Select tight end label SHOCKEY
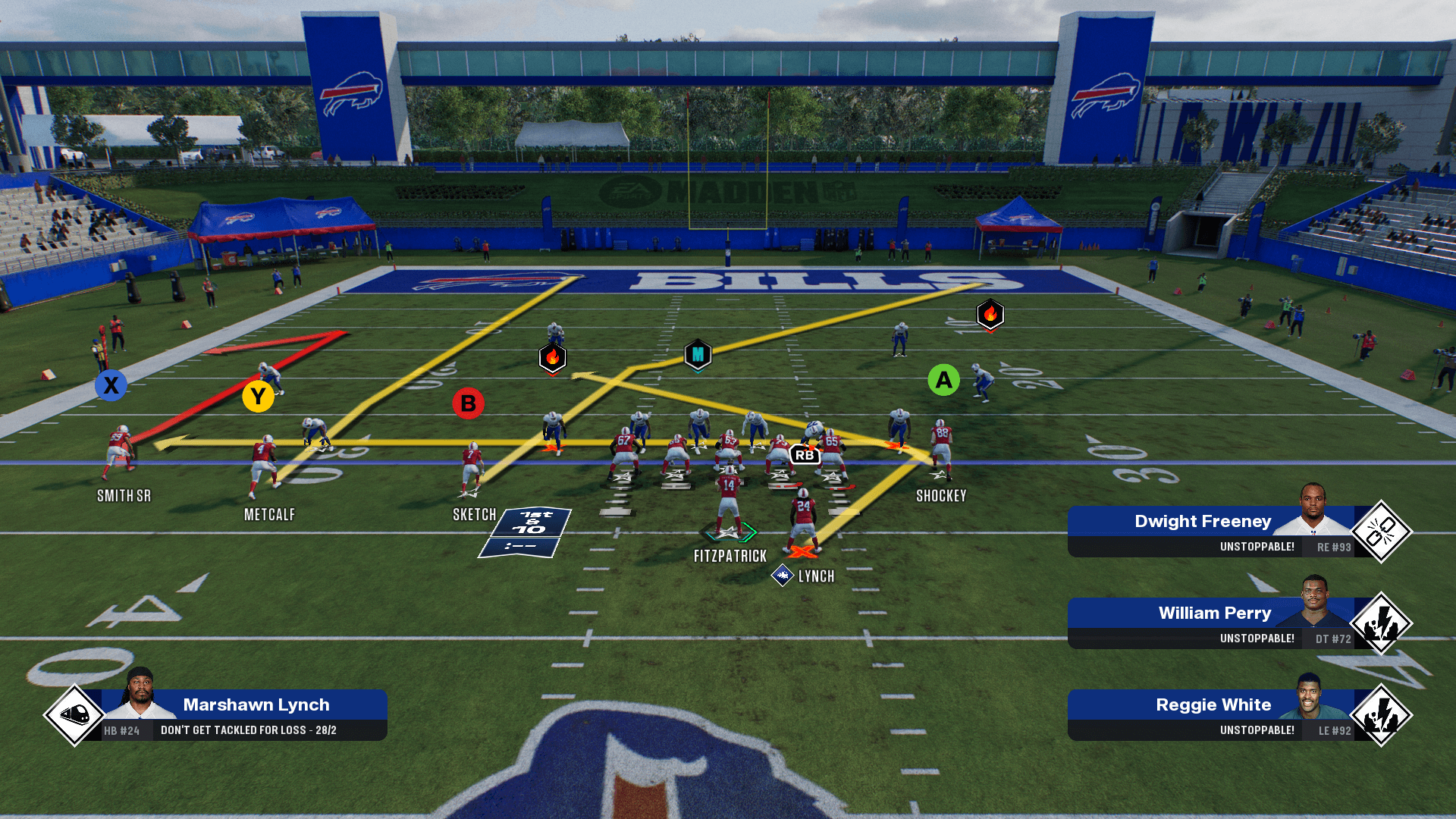The width and height of the screenshot is (1456, 819). click(x=941, y=496)
